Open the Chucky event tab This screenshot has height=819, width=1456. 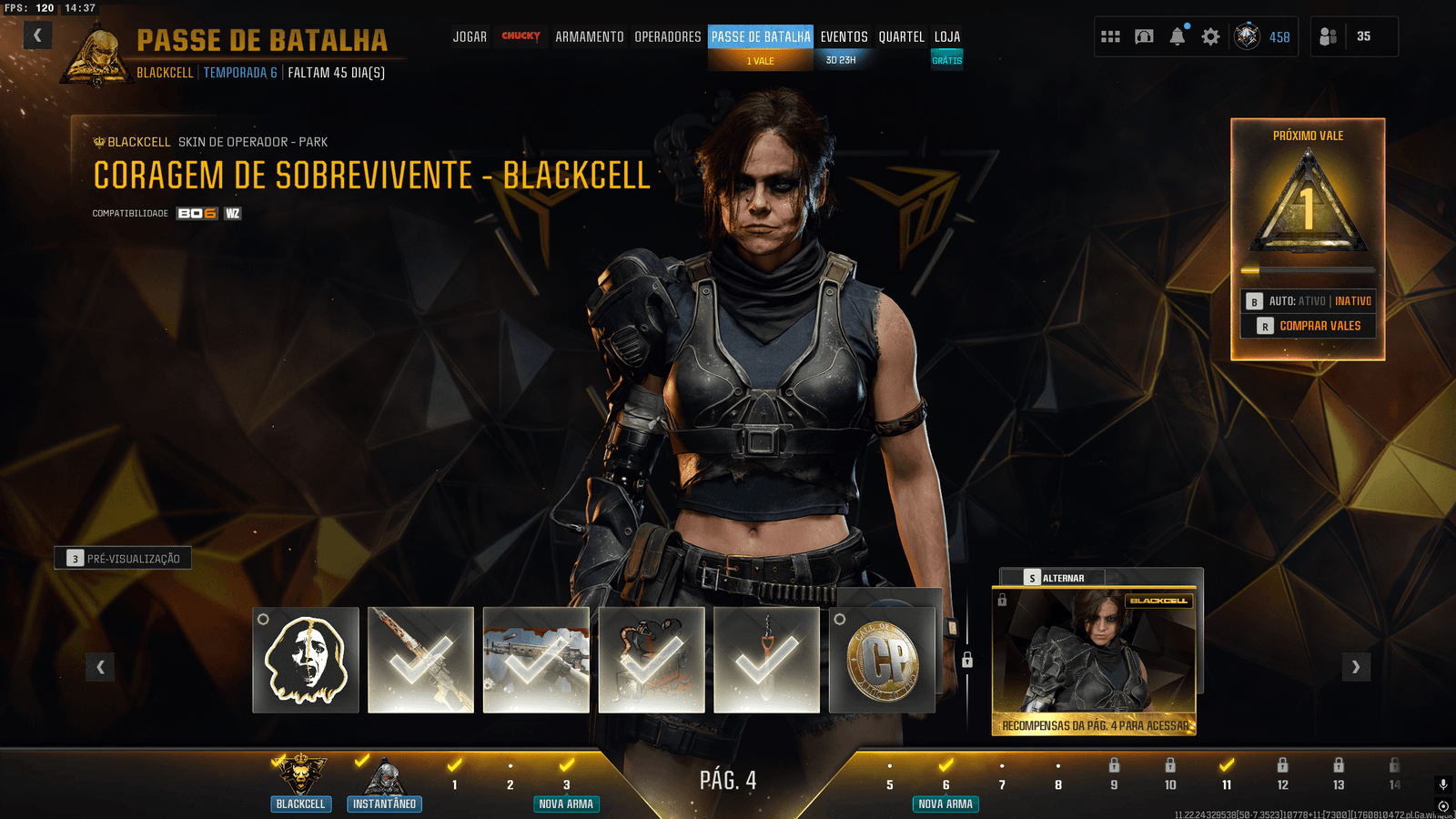pyautogui.click(x=521, y=36)
